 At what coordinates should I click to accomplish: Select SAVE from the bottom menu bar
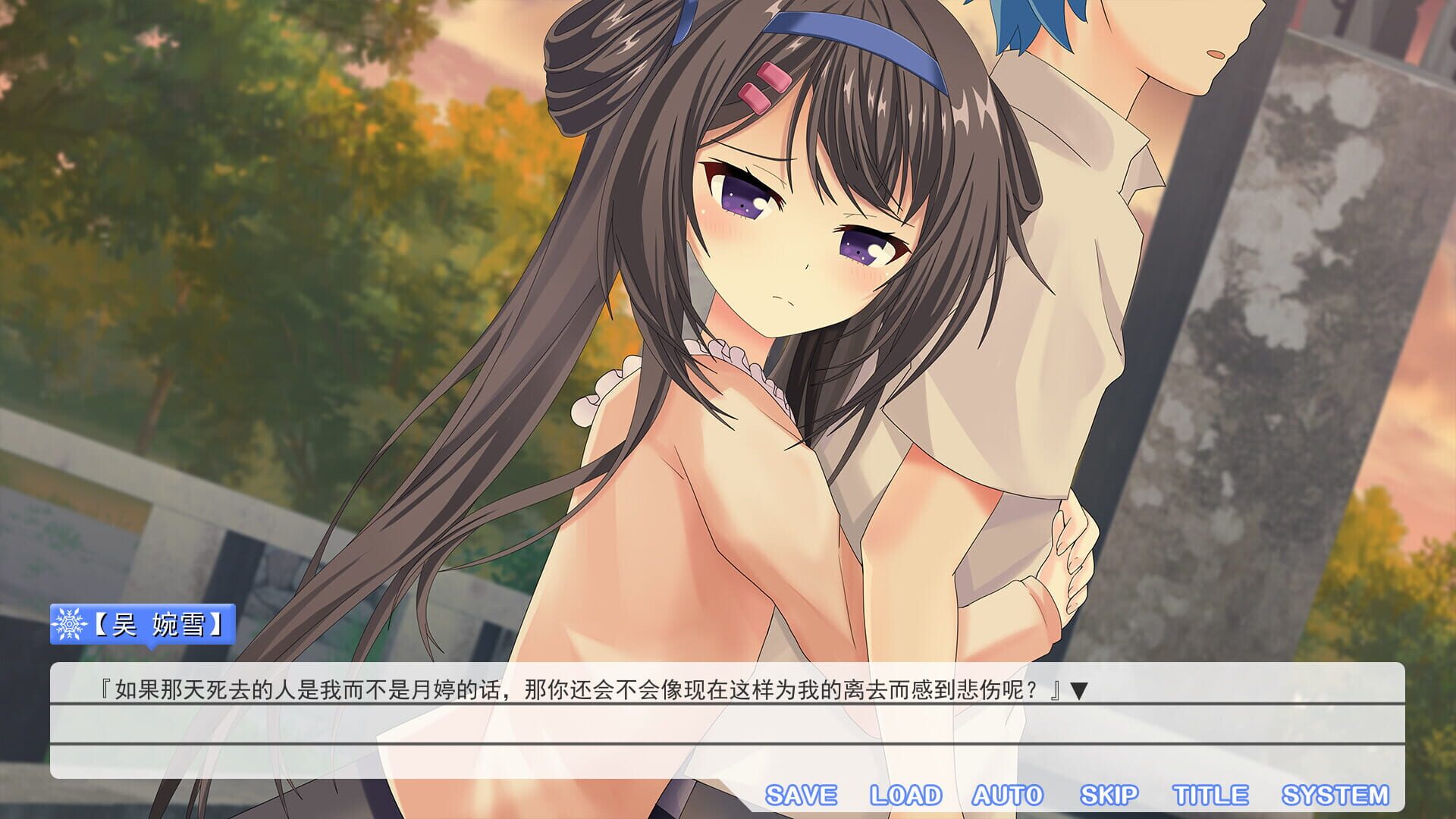coord(802,796)
